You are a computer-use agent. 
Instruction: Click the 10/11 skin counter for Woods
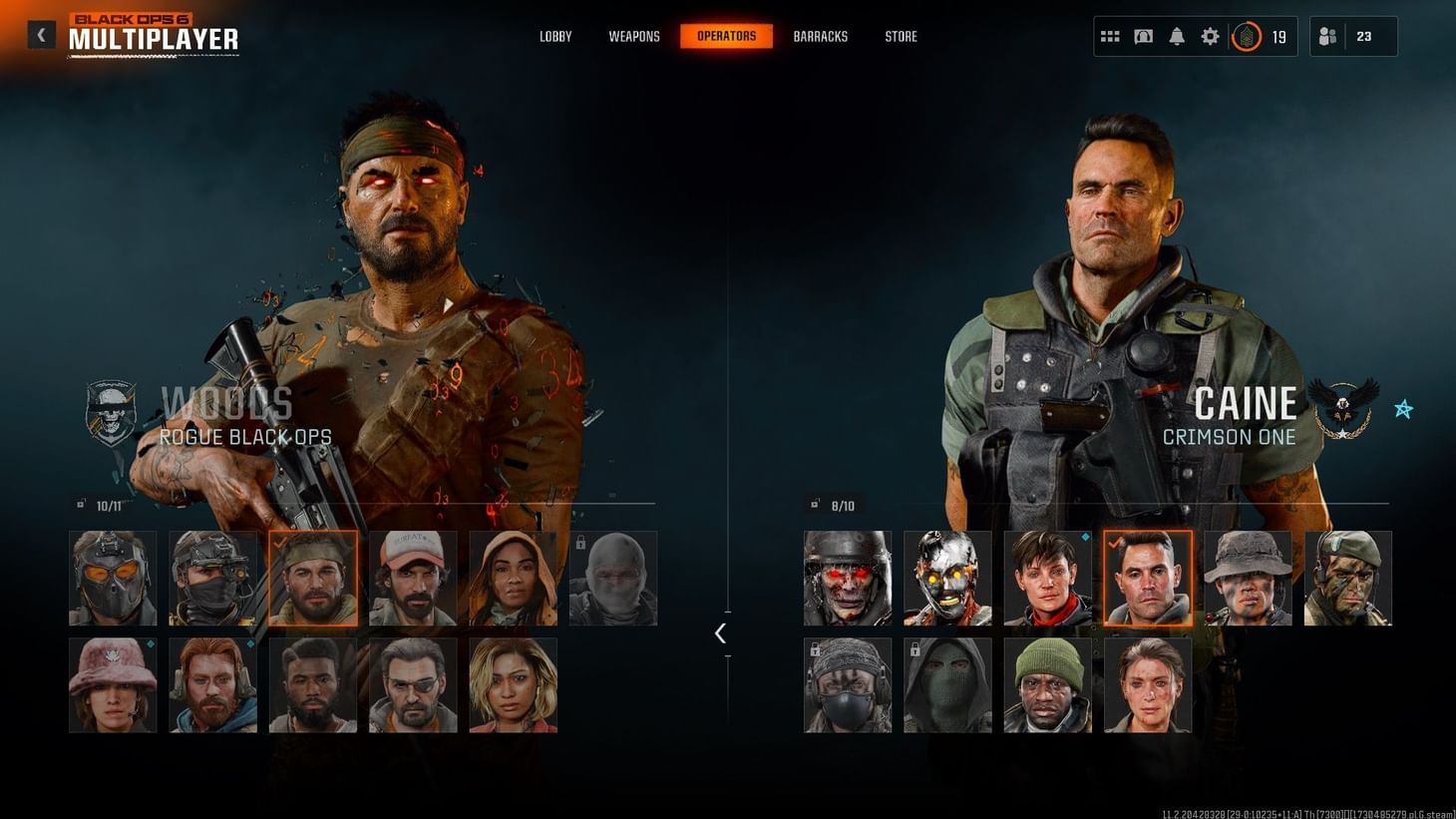(x=108, y=506)
